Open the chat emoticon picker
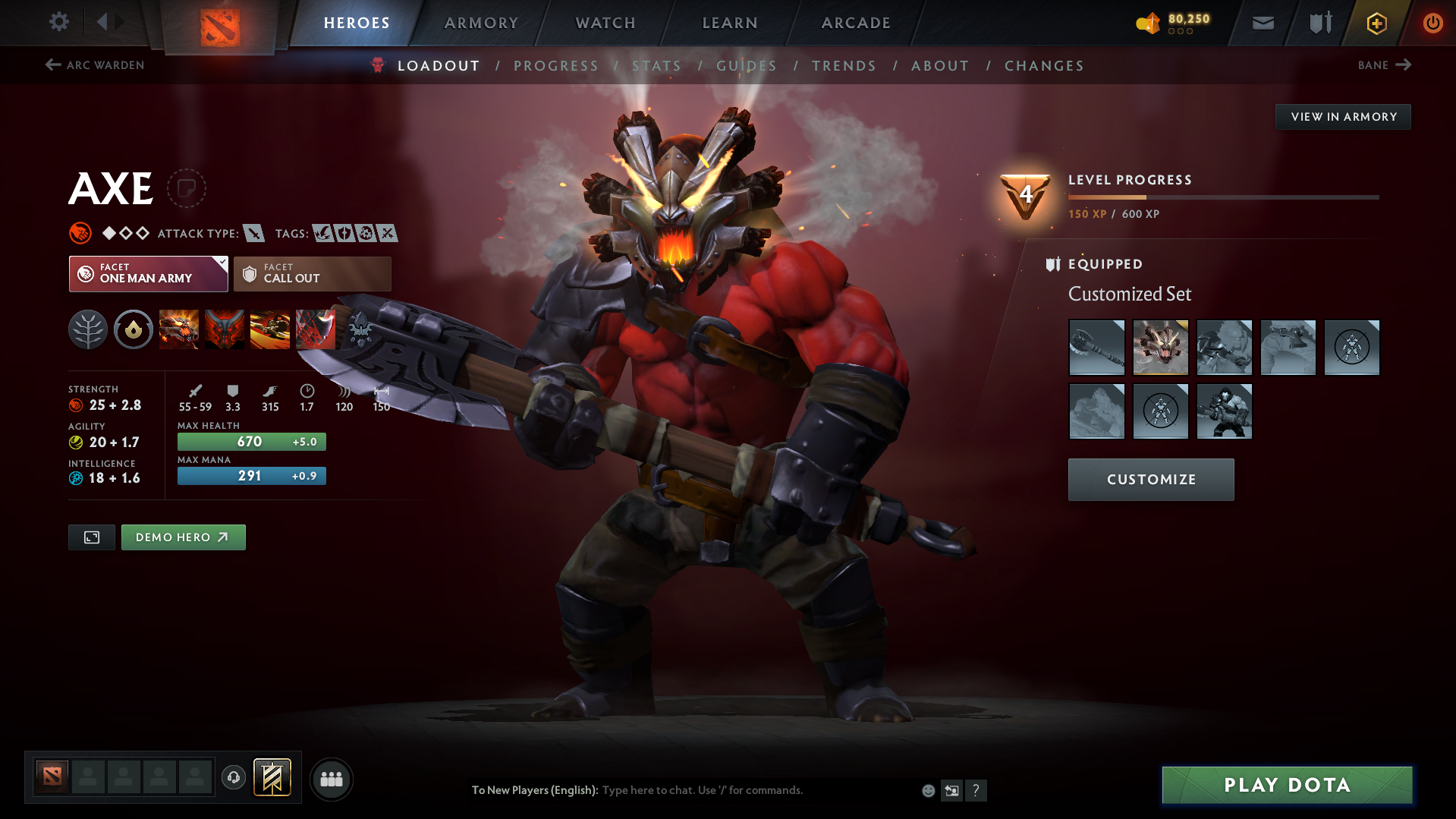 coord(927,790)
